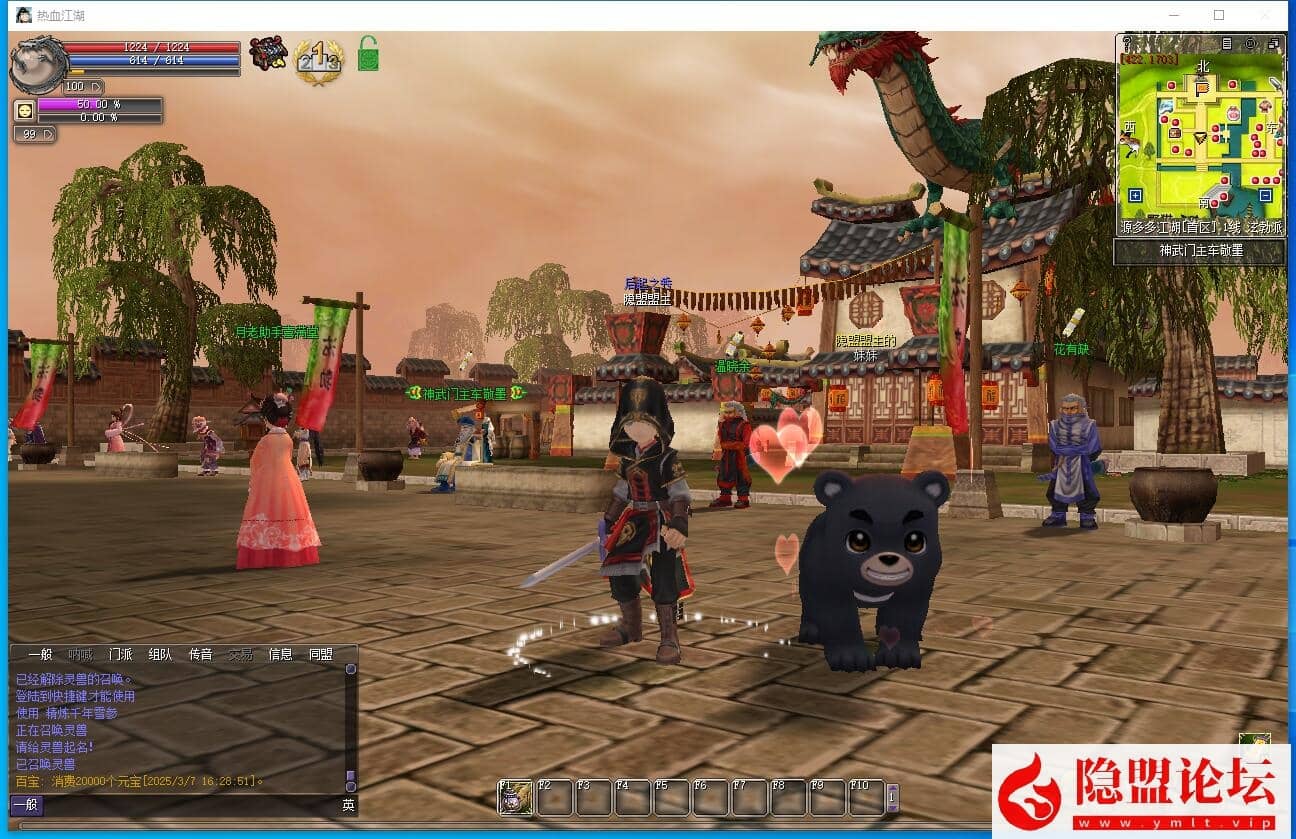Click the round clock icon above the minimap
Image resolution: width=1296 pixels, height=839 pixels.
[1249, 42]
